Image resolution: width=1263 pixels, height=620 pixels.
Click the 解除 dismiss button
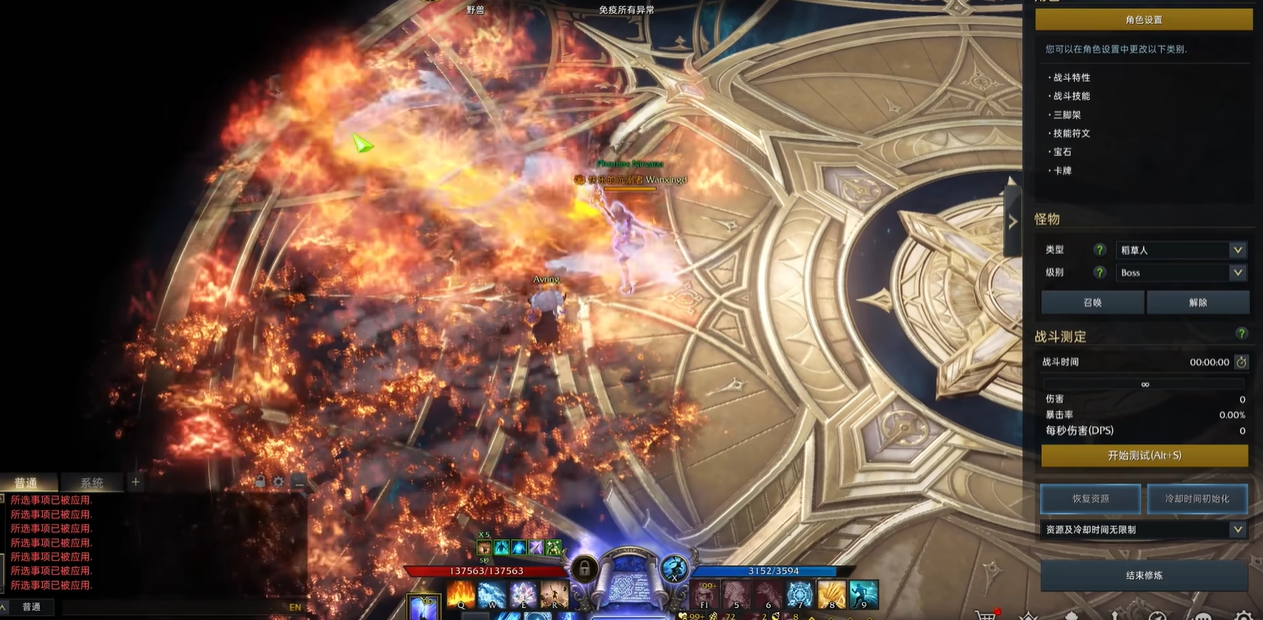(x=1197, y=302)
